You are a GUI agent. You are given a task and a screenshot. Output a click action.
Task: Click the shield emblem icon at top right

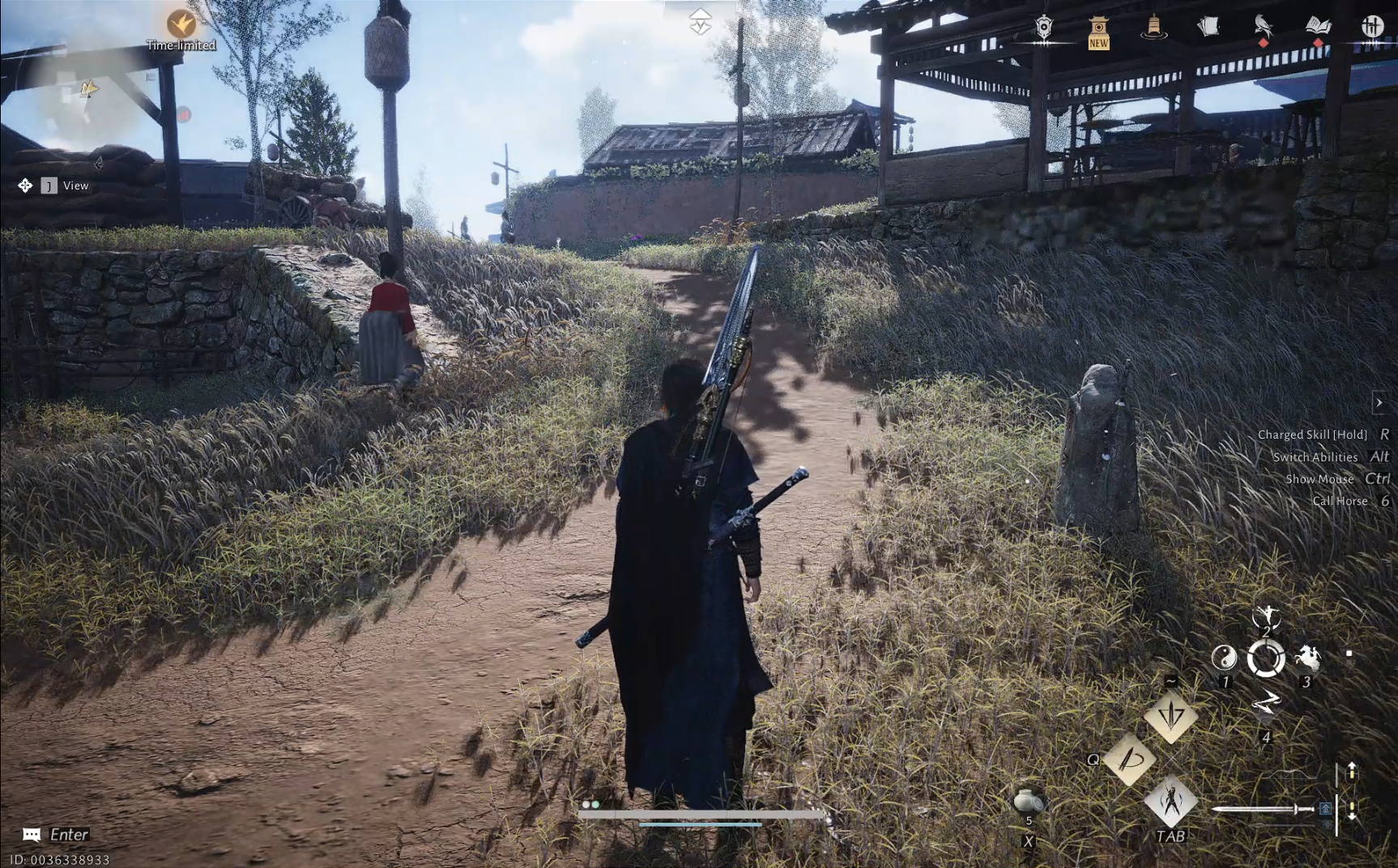click(x=1044, y=28)
